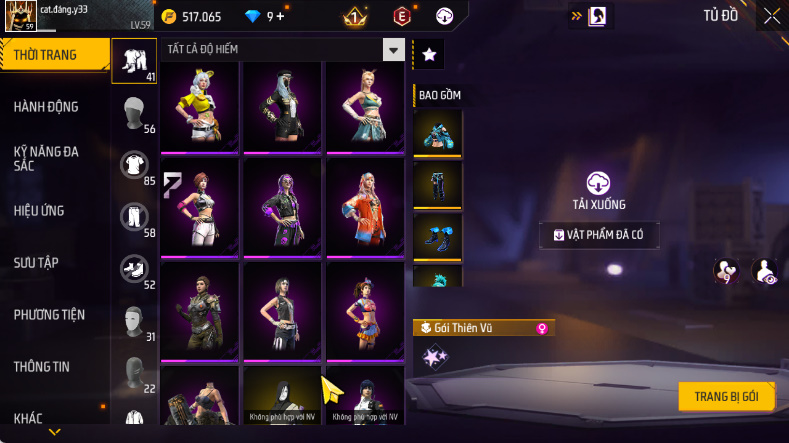Open the Tất Cả Độ Hiếm dropdown
This screenshot has width=789, height=443.
(394, 50)
